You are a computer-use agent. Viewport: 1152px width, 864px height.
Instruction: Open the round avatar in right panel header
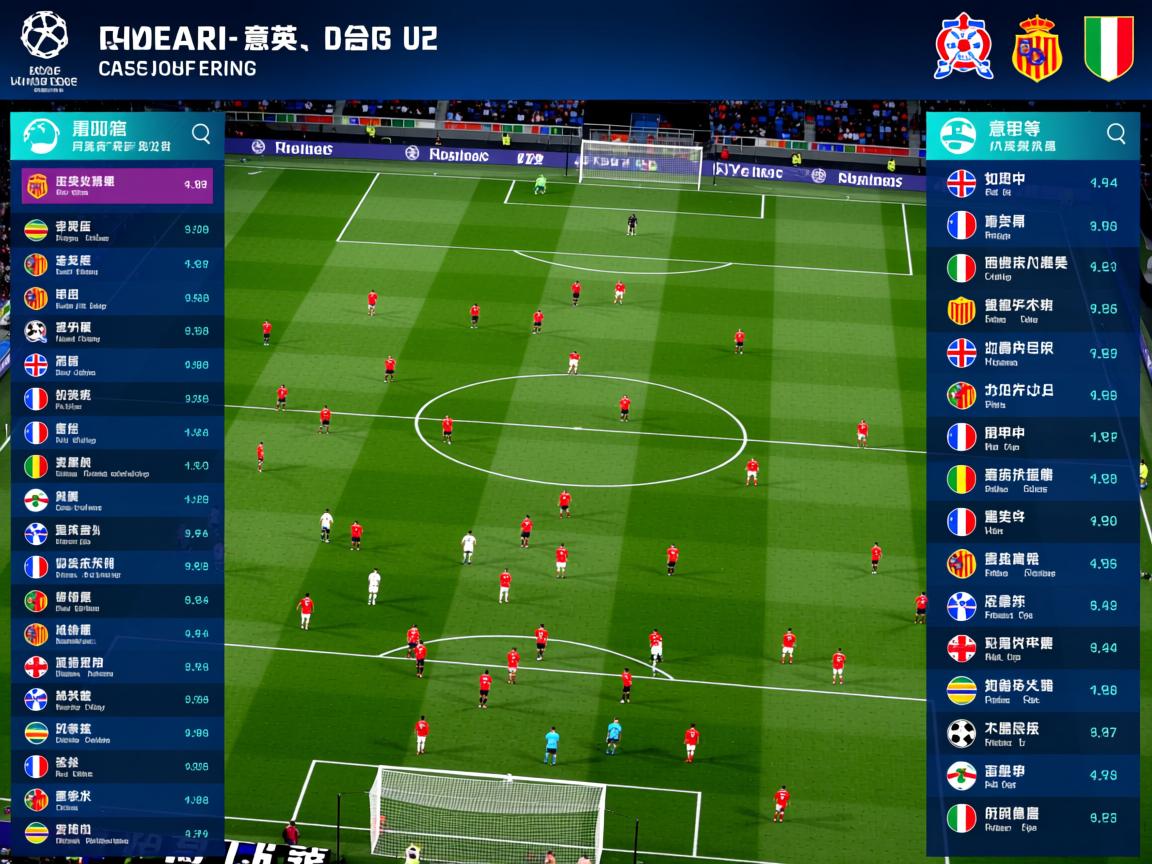(x=957, y=136)
